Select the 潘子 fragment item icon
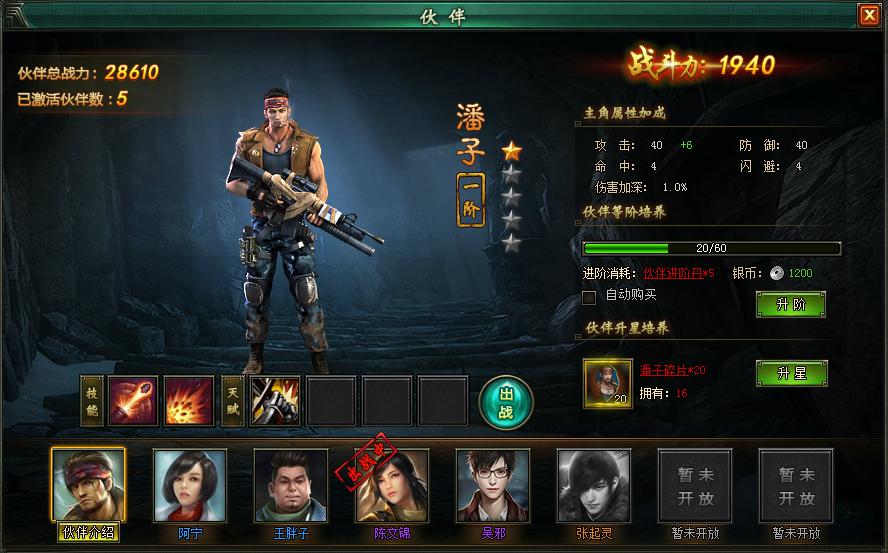The image size is (888, 553). [x=607, y=382]
